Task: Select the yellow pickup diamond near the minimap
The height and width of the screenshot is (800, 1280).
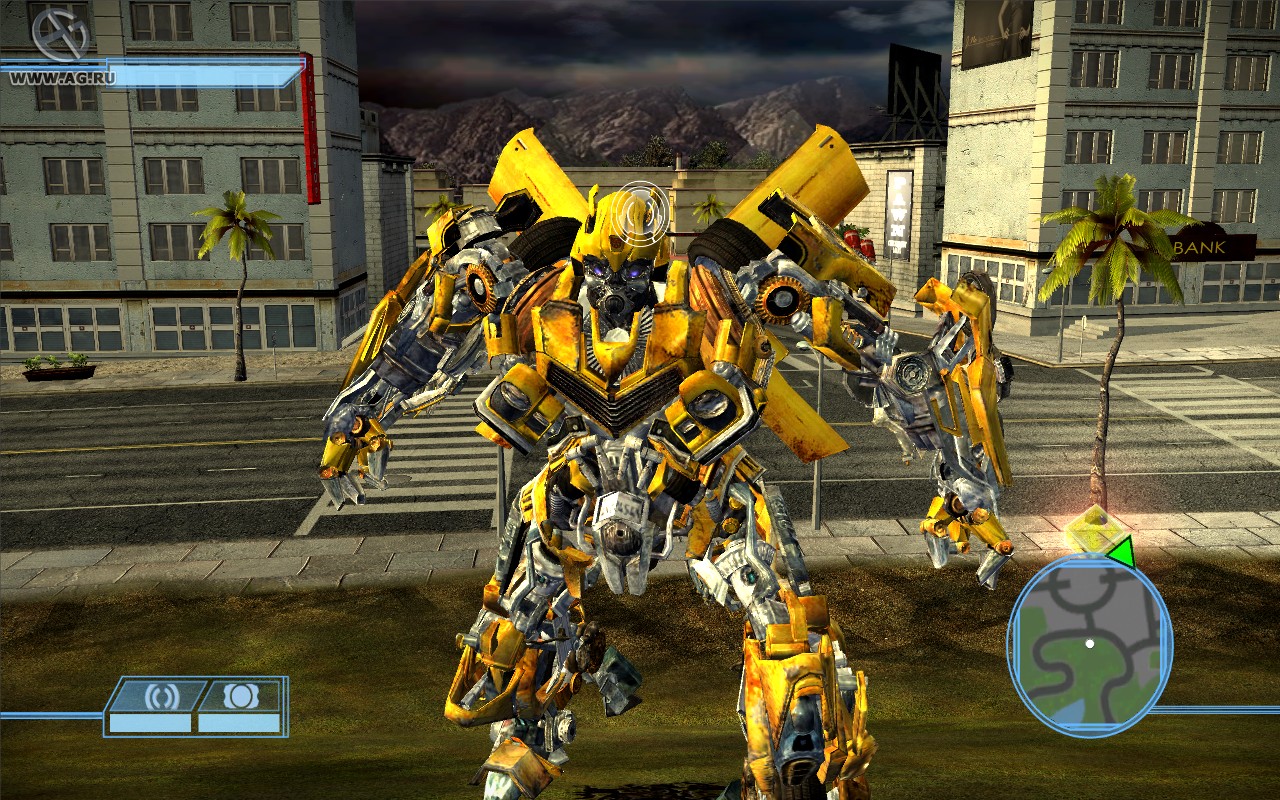Action: click(x=1093, y=527)
